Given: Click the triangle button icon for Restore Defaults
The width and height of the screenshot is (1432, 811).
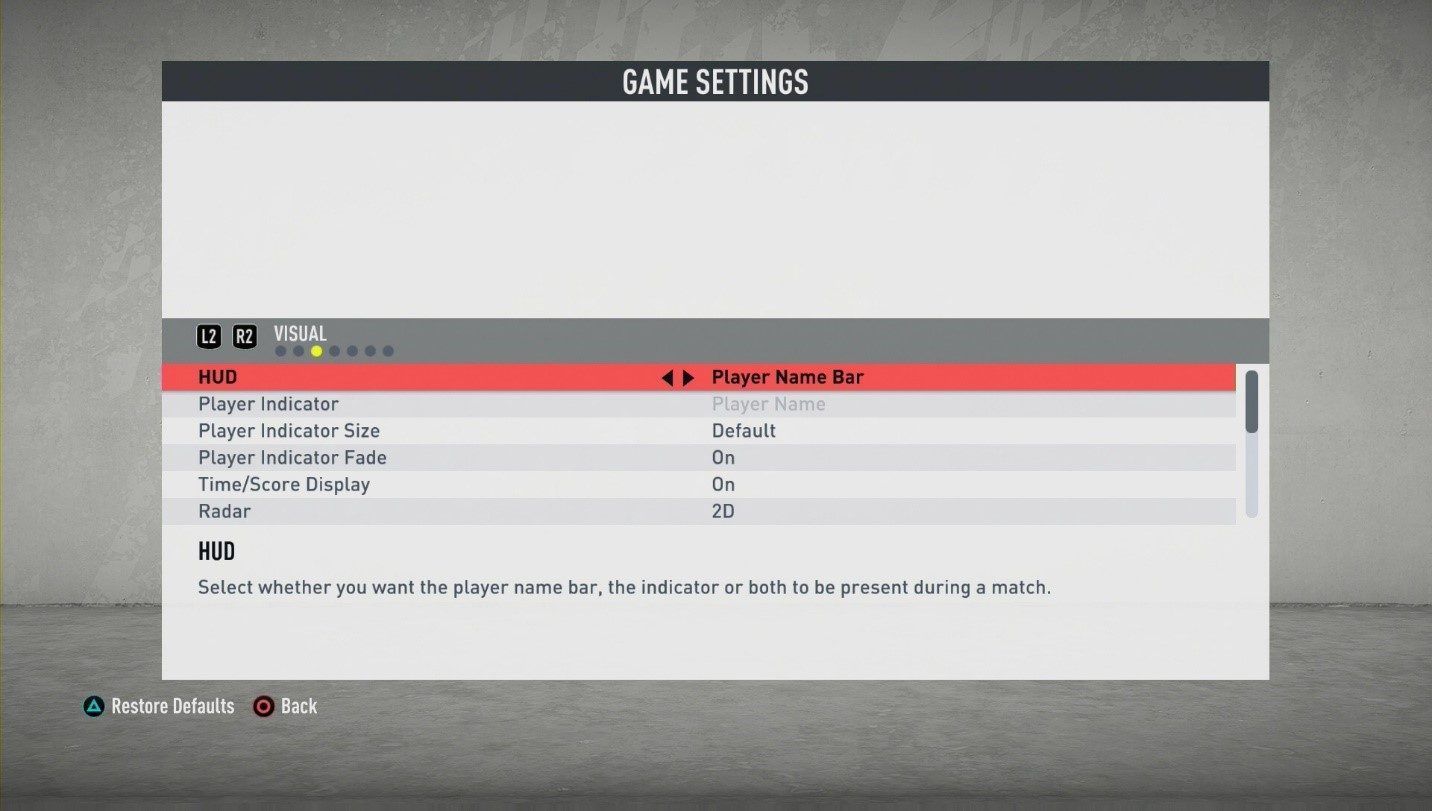Looking at the screenshot, I should click(x=93, y=706).
